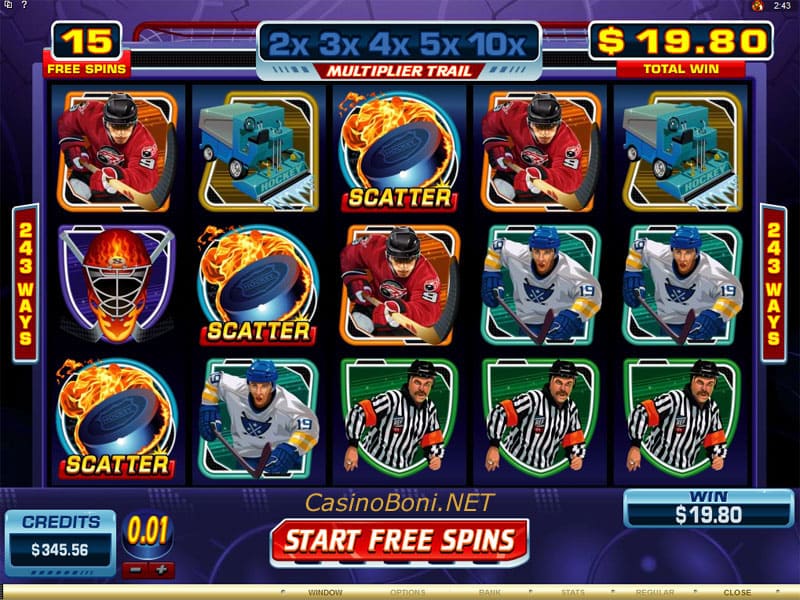Open the Options menu
800x600 pixels.
[407, 593]
